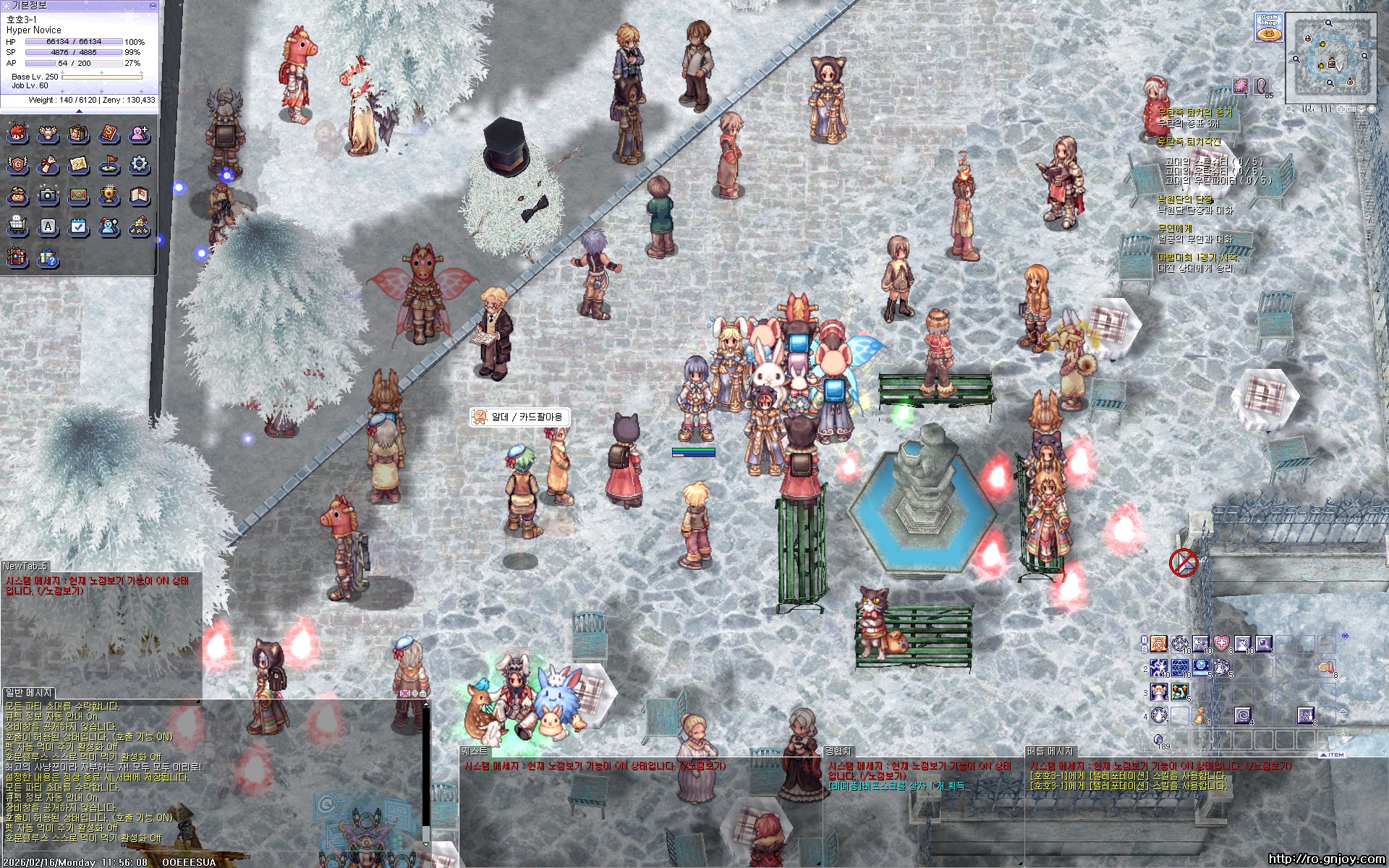The height and width of the screenshot is (868, 1389).
Task: Open the calendar checkmark attendance icon
Action: pos(78,227)
